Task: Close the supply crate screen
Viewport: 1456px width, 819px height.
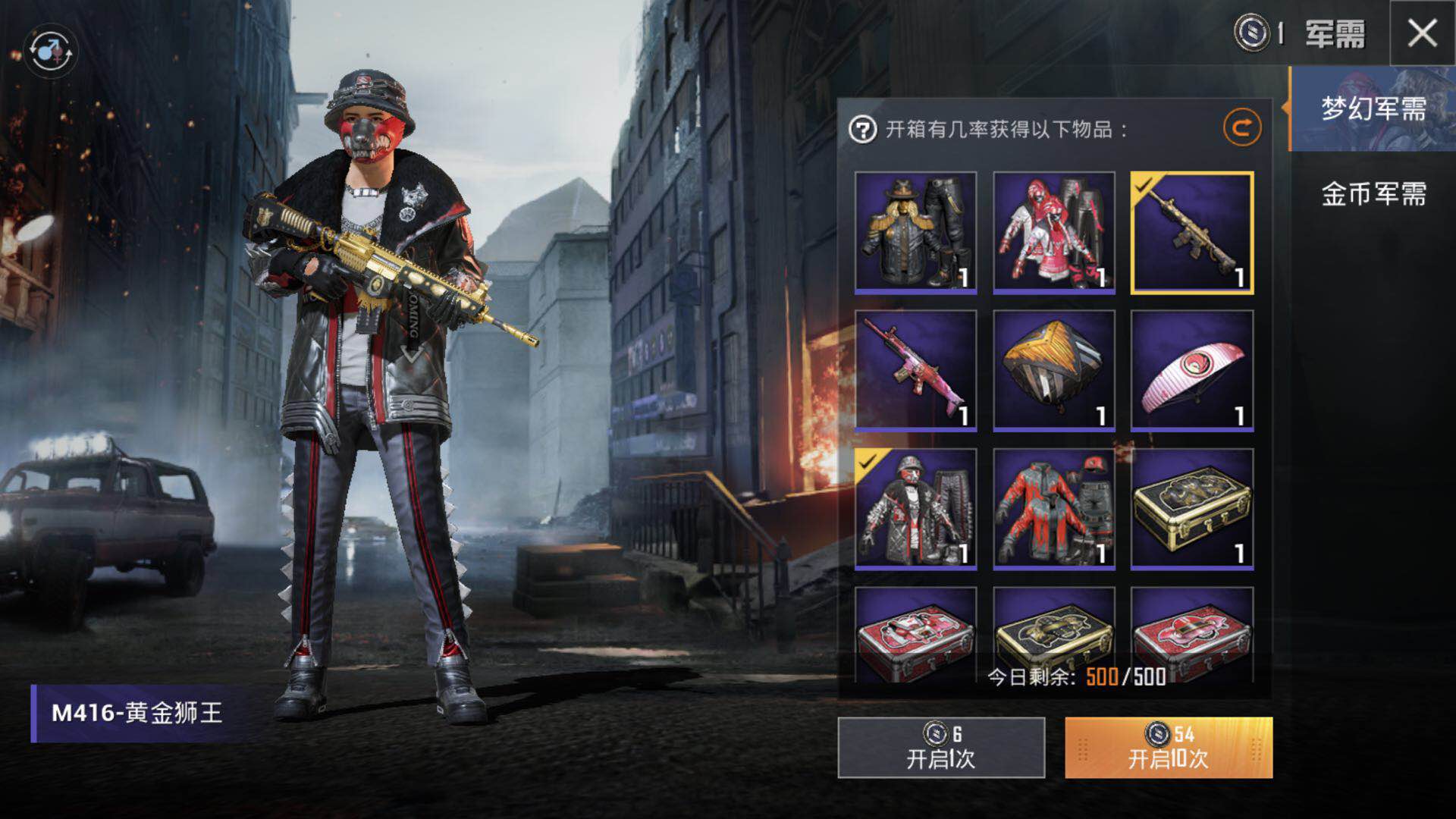Action: point(1422,33)
